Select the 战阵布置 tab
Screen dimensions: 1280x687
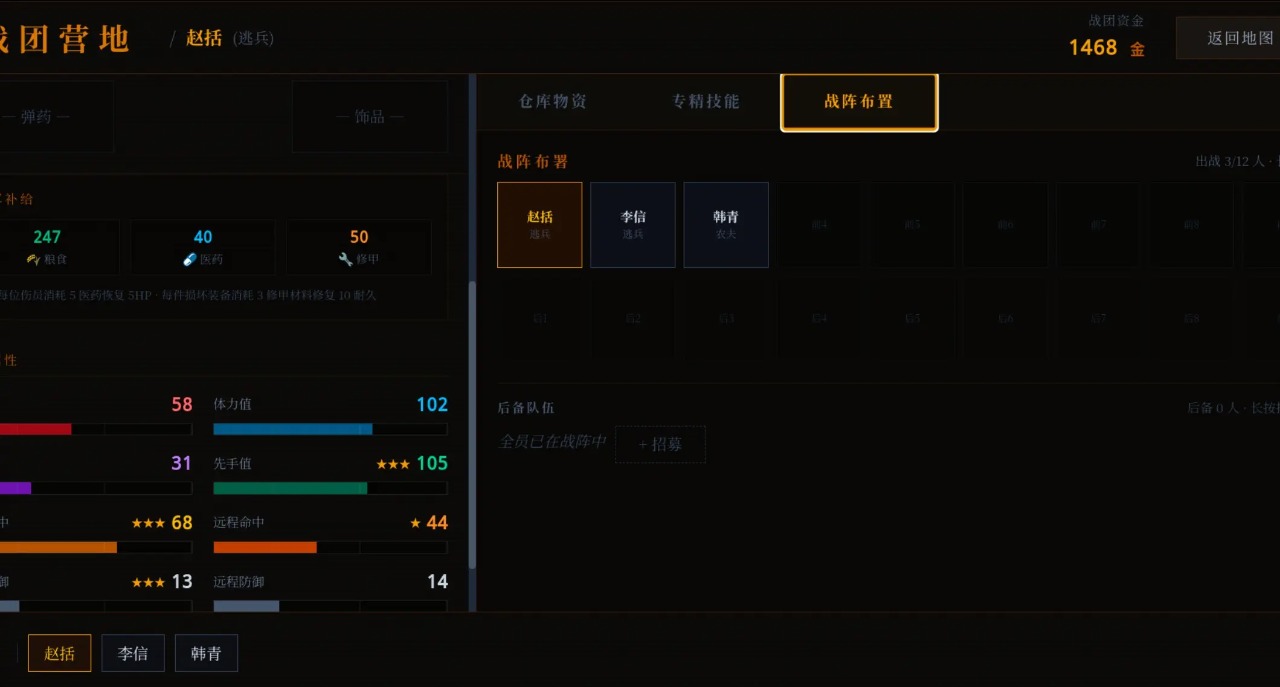pyautogui.click(x=859, y=102)
